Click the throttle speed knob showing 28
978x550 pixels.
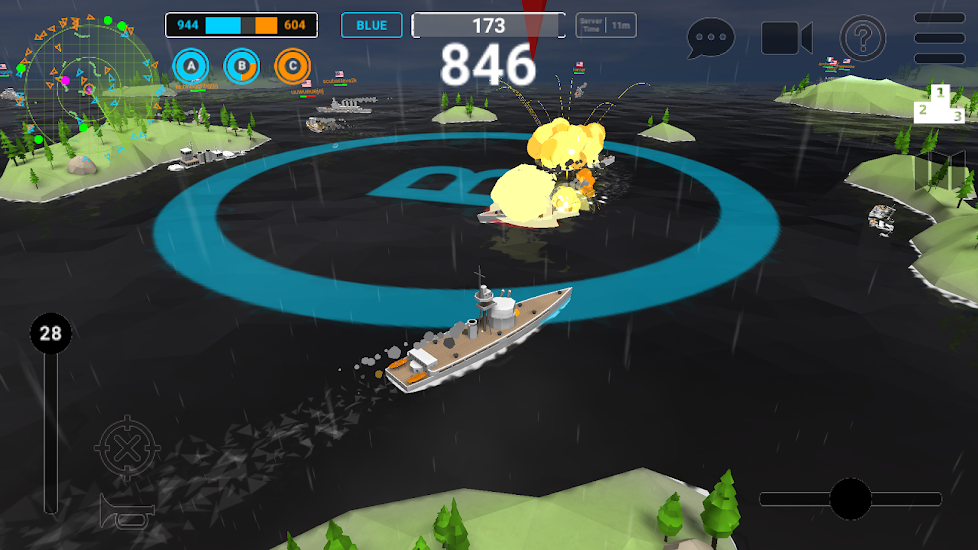(50, 333)
